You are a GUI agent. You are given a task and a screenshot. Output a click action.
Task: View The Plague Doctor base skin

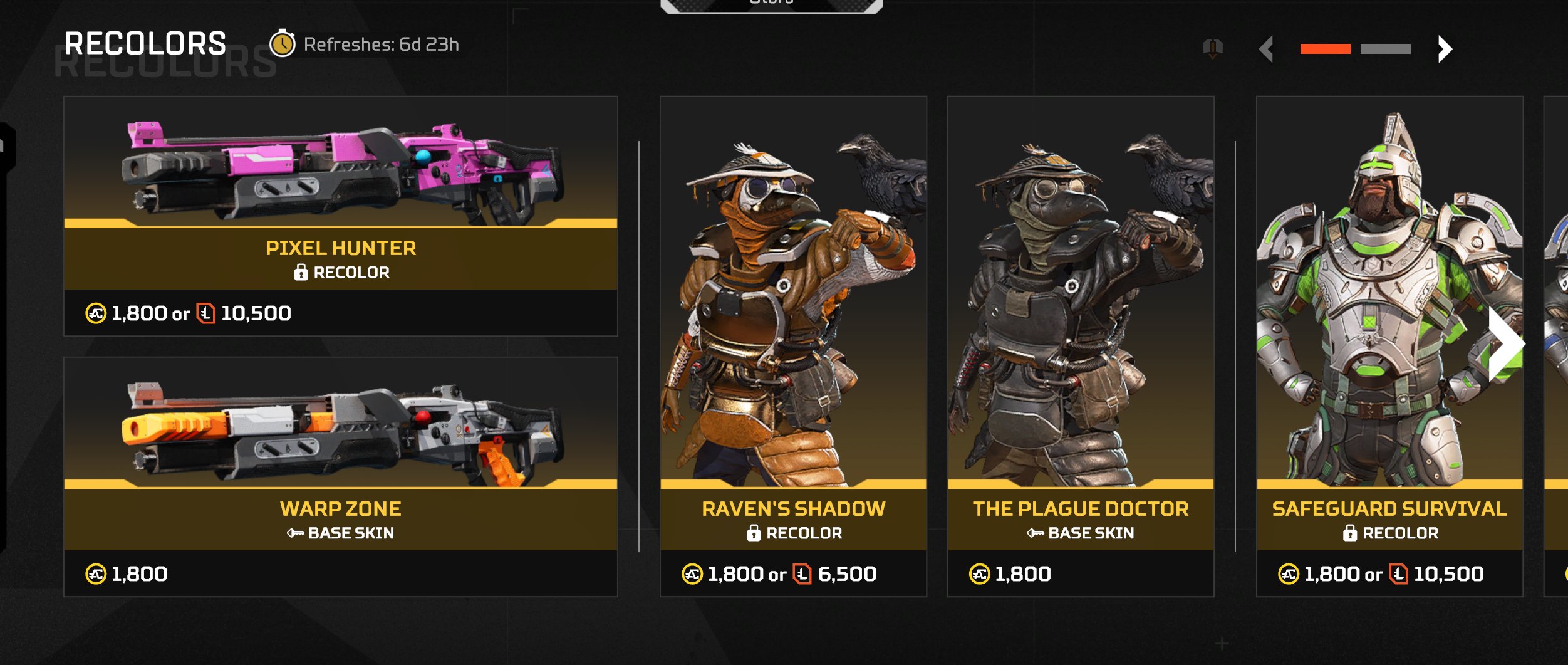click(1080, 346)
